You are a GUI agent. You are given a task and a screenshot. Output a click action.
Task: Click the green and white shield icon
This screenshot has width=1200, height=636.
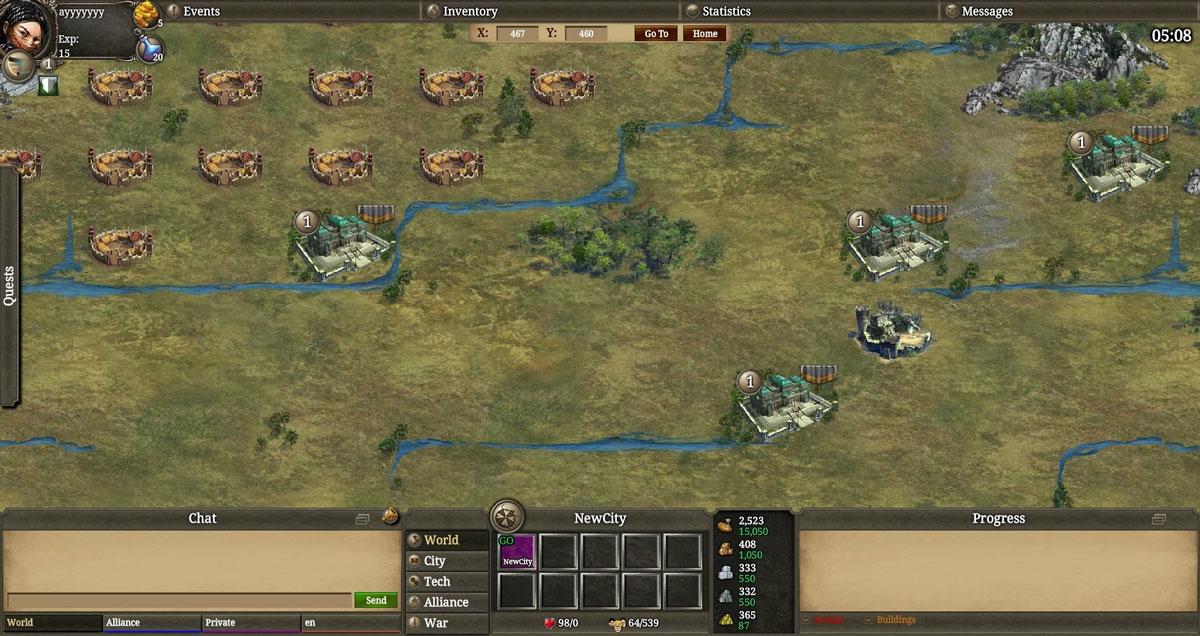pos(47,87)
